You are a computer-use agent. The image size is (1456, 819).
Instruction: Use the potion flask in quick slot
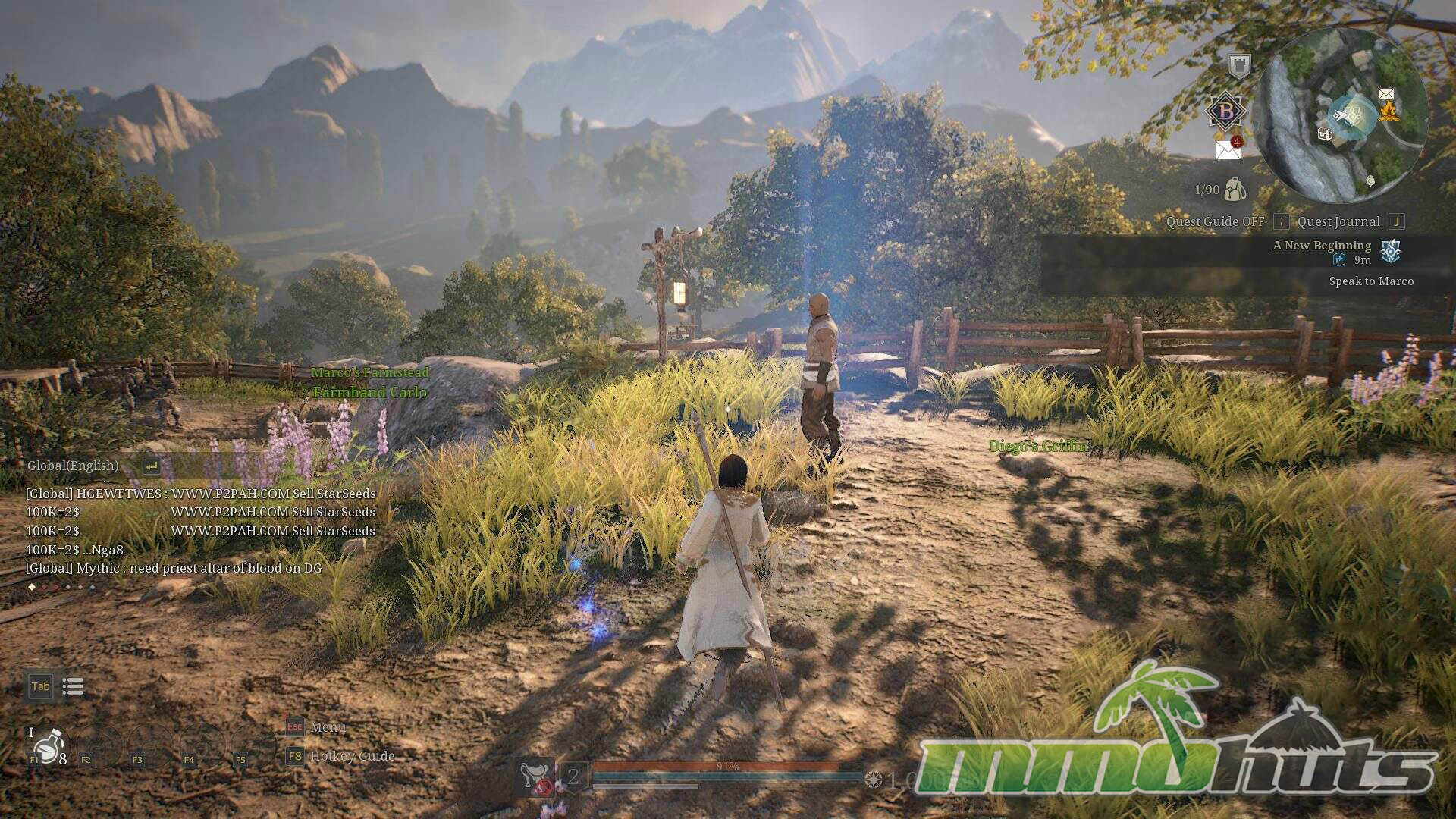[49, 747]
